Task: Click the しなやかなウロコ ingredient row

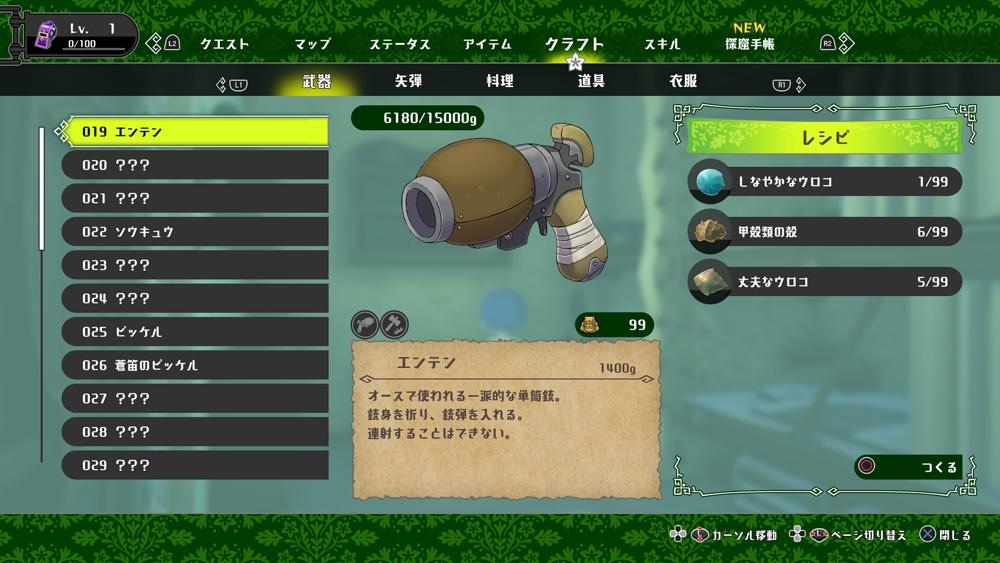Action: (x=825, y=181)
